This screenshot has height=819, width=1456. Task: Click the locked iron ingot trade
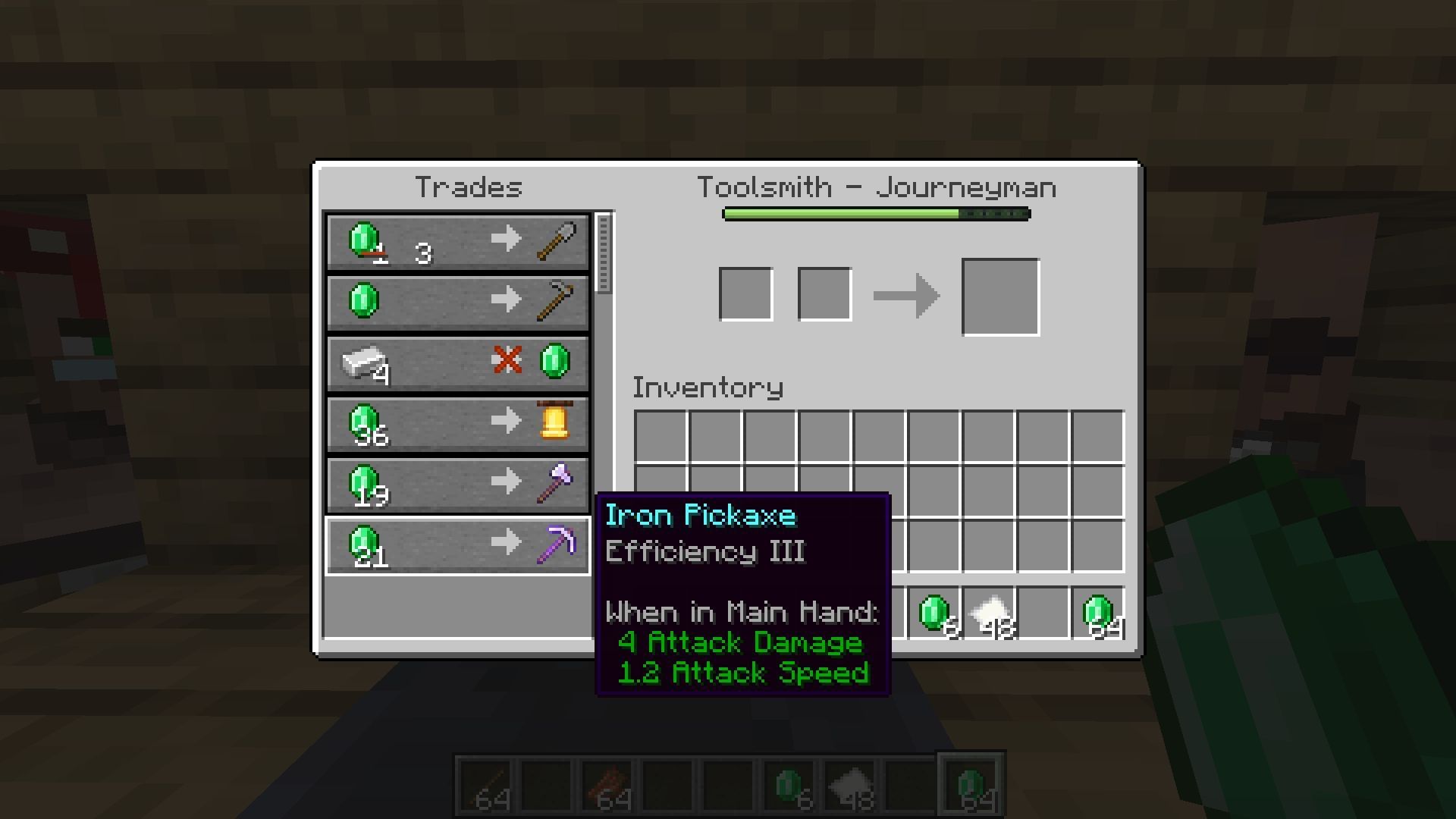coord(456,363)
